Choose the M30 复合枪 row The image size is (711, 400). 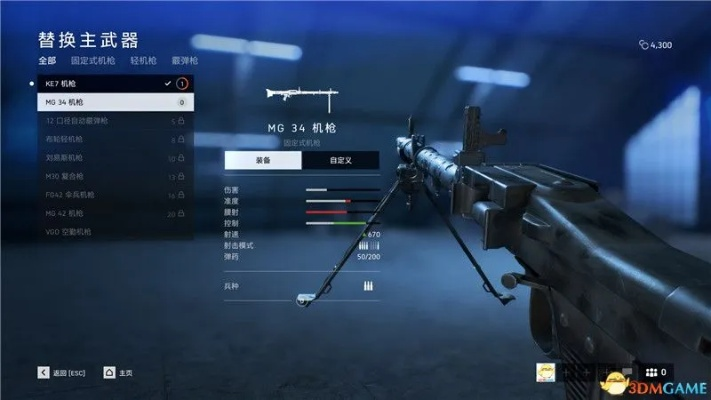coord(110,176)
